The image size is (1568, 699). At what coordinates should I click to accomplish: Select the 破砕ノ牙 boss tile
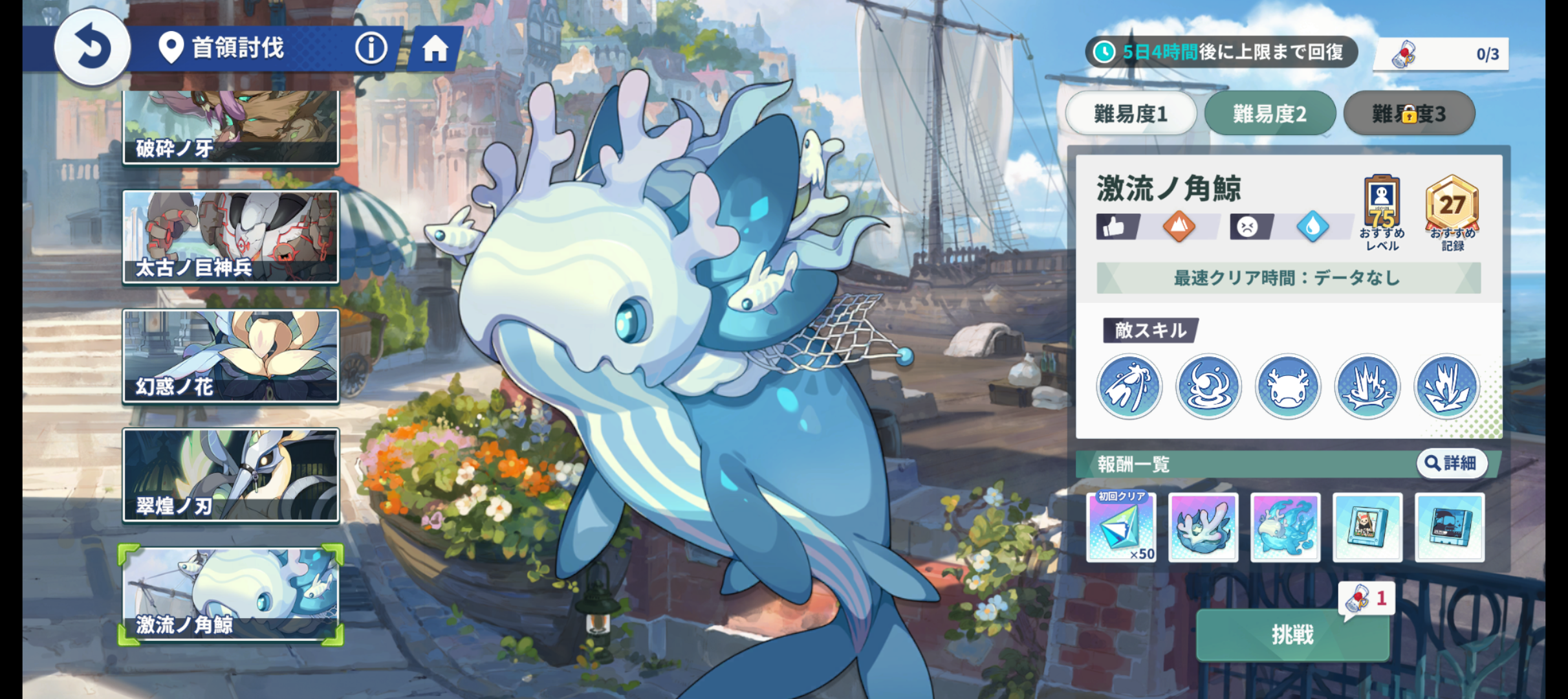tap(230, 126)
